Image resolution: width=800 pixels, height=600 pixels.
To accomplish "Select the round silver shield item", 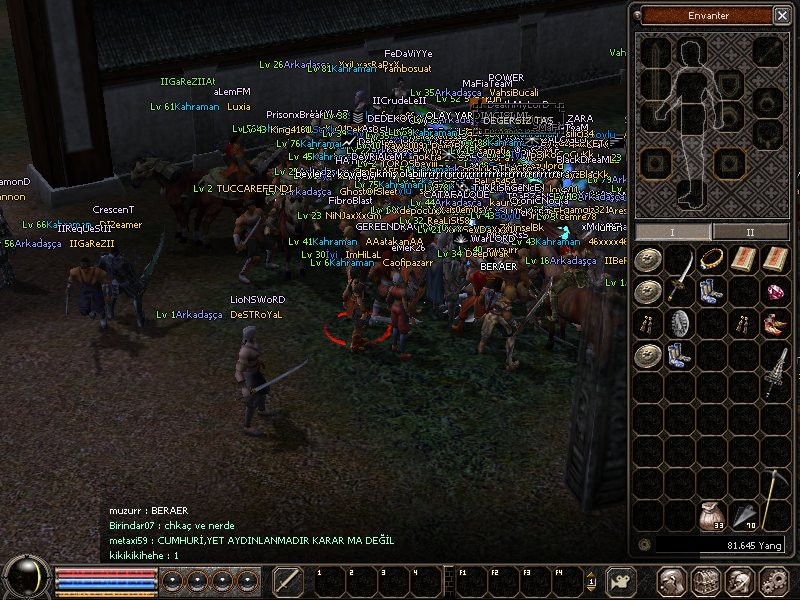I will (x=680, y=323).
